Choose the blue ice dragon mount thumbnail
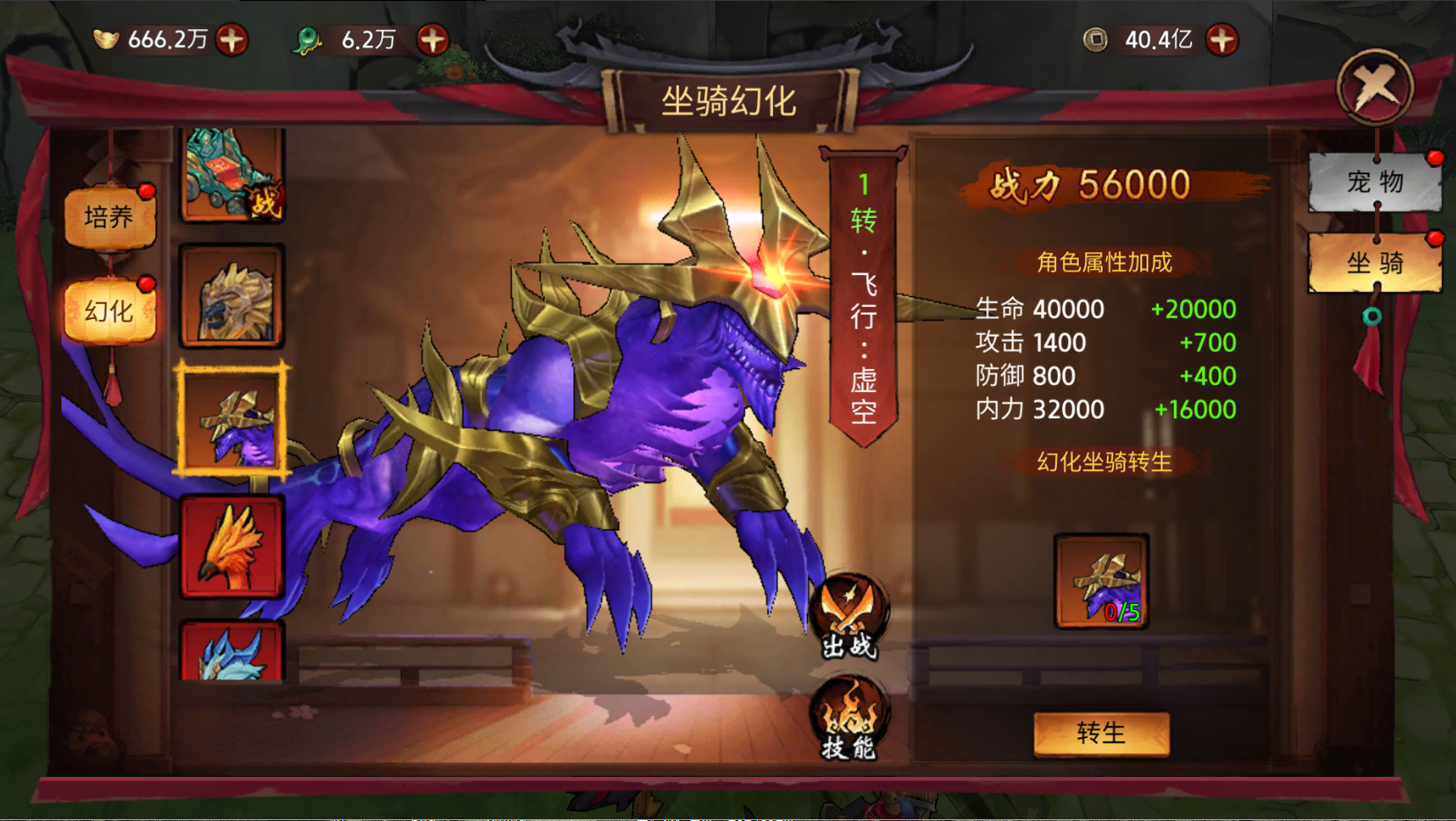This screenshot has width=1456, height=821. point(232,652)
